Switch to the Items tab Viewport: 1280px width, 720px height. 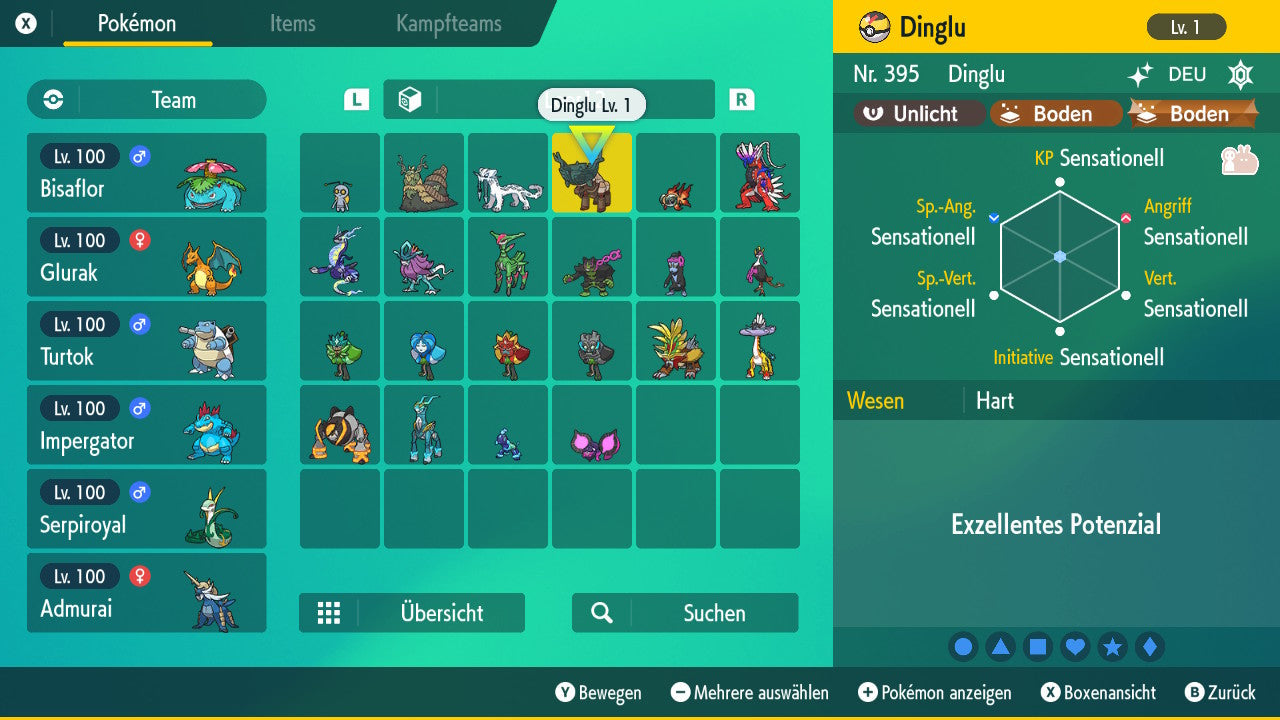pyautogui.click(x=292, y=25)
